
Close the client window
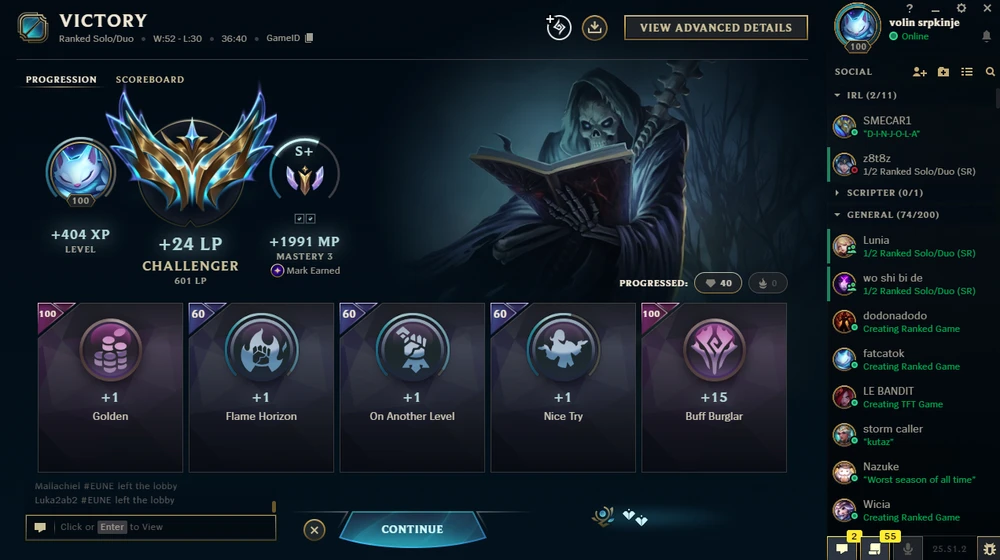point(986,8)
